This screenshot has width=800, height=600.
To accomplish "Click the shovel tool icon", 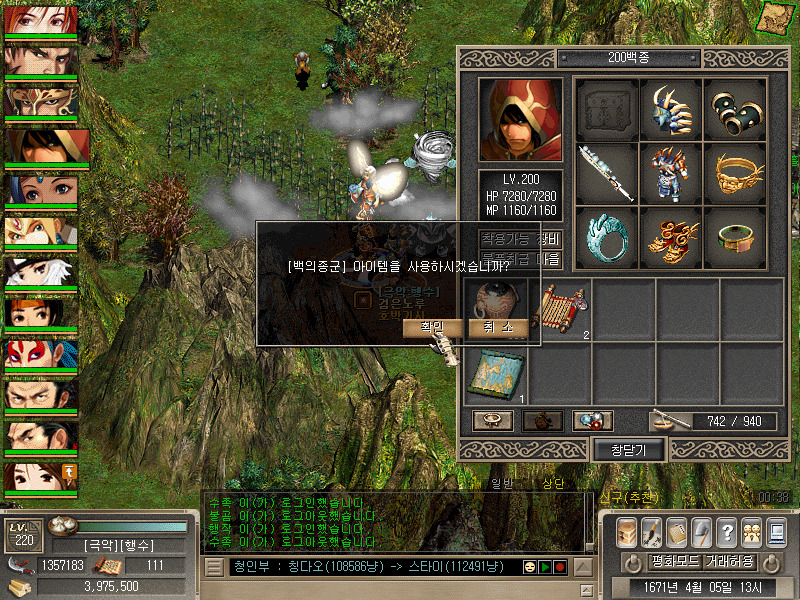I will 701,531.
